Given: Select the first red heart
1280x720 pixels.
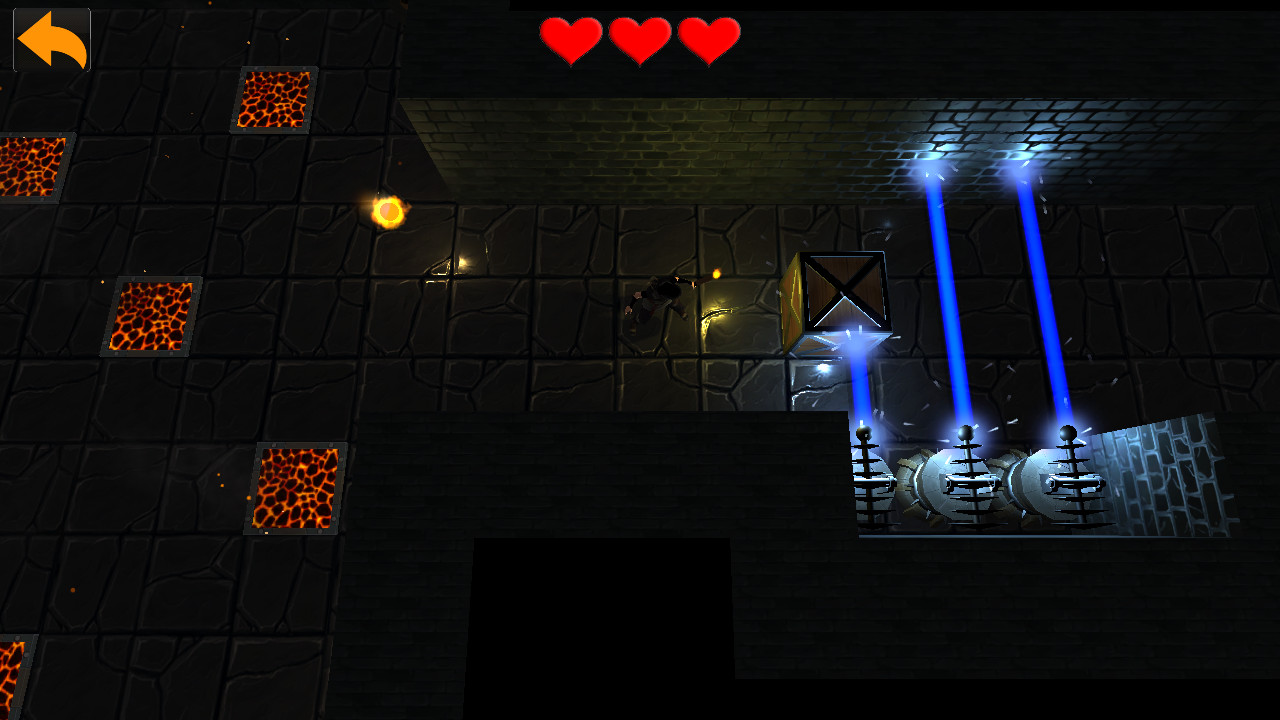Looking at the screenshot, I should (x=570, y=40).
